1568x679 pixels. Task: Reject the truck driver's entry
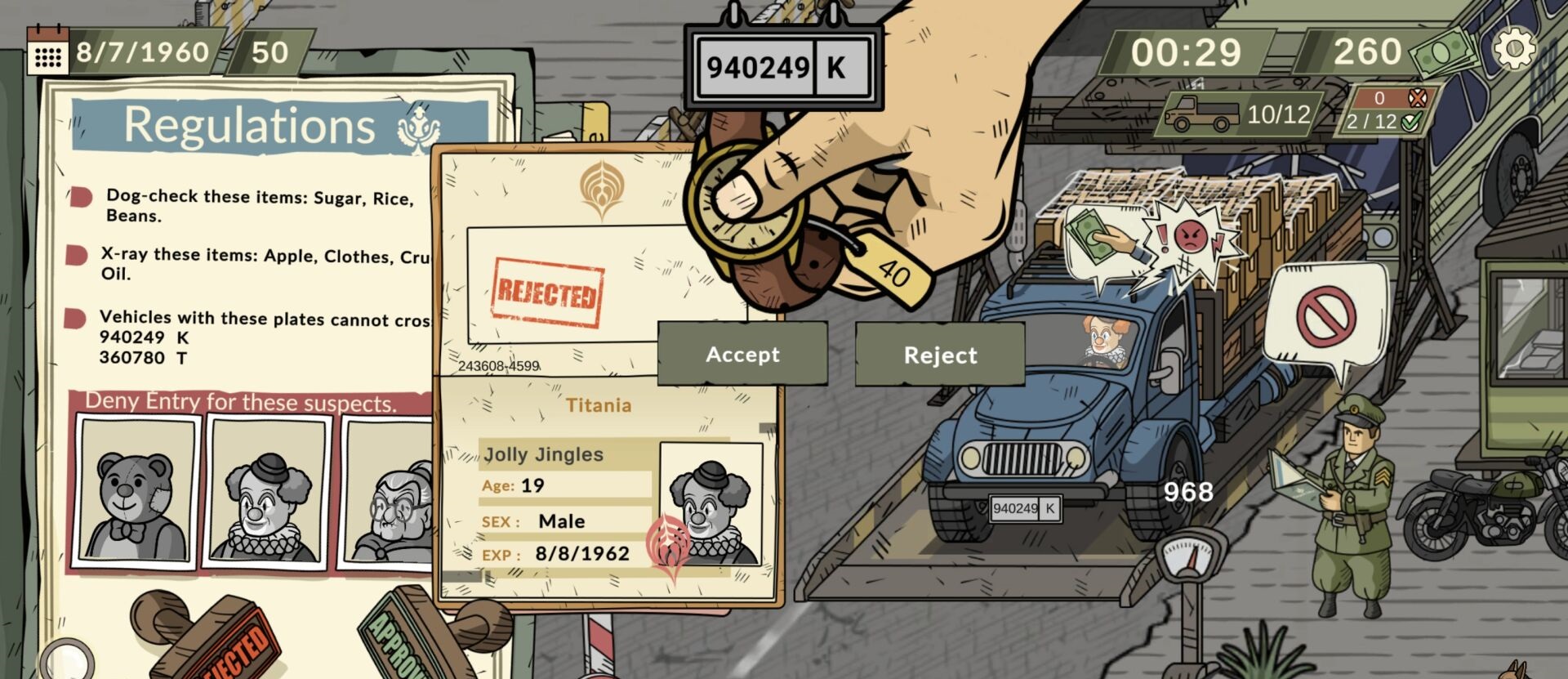click(939, 355)
